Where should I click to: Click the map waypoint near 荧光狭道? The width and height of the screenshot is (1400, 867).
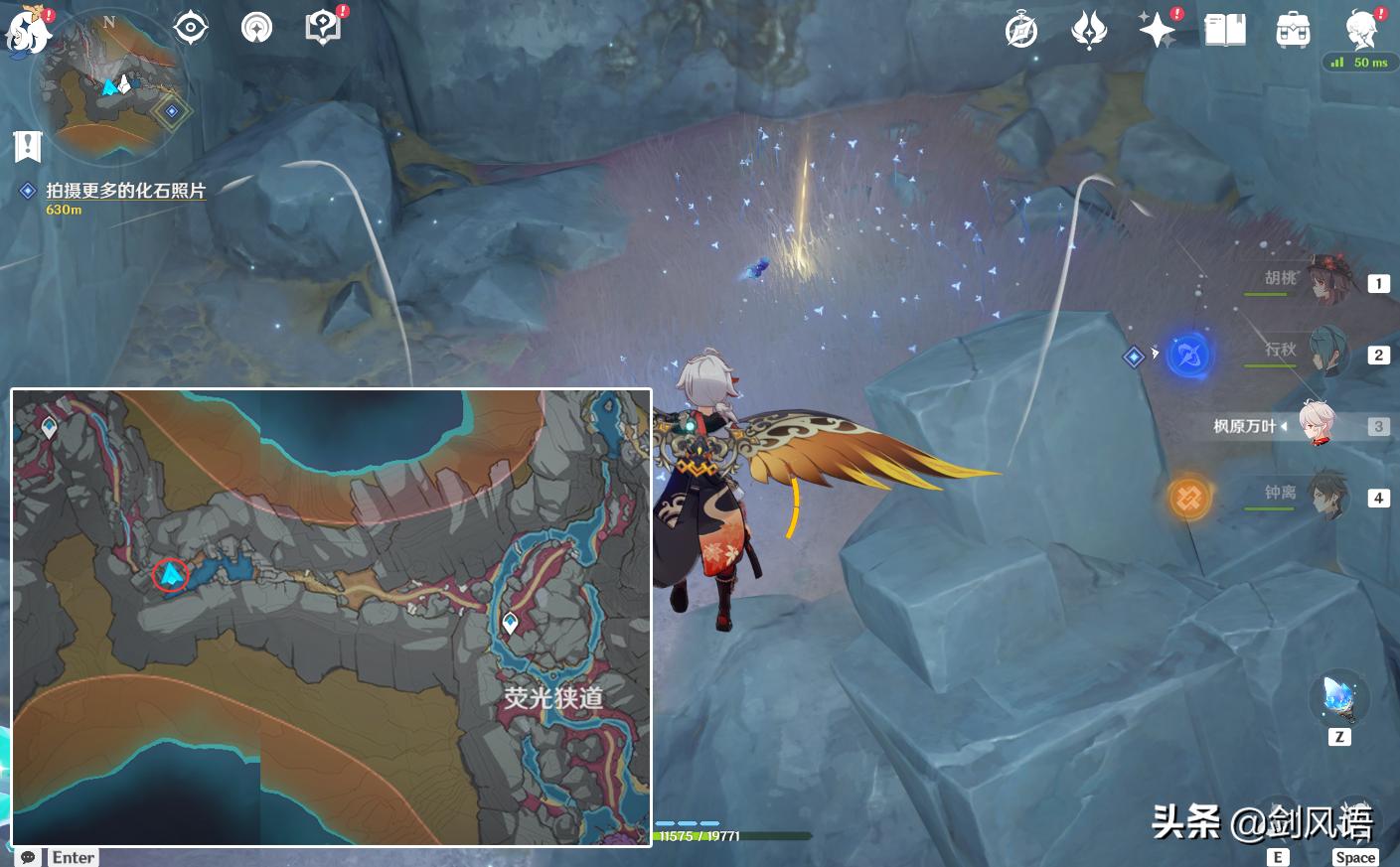pos(511,623)
